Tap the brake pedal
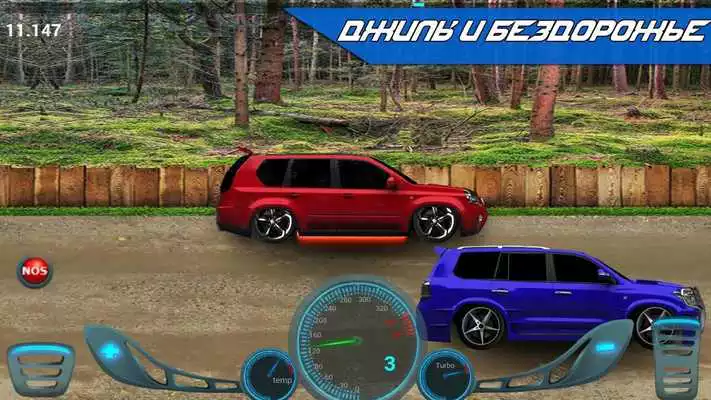 coord(40,368)
